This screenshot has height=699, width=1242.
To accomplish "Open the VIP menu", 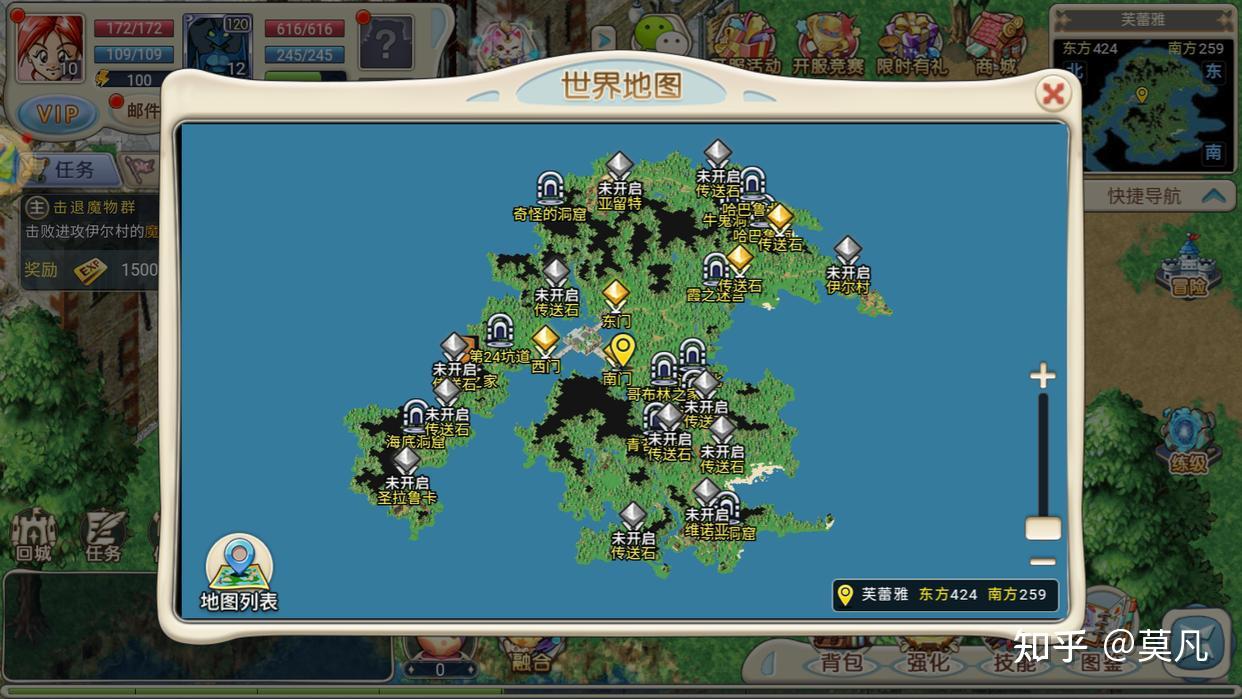I will click(57, 113).
